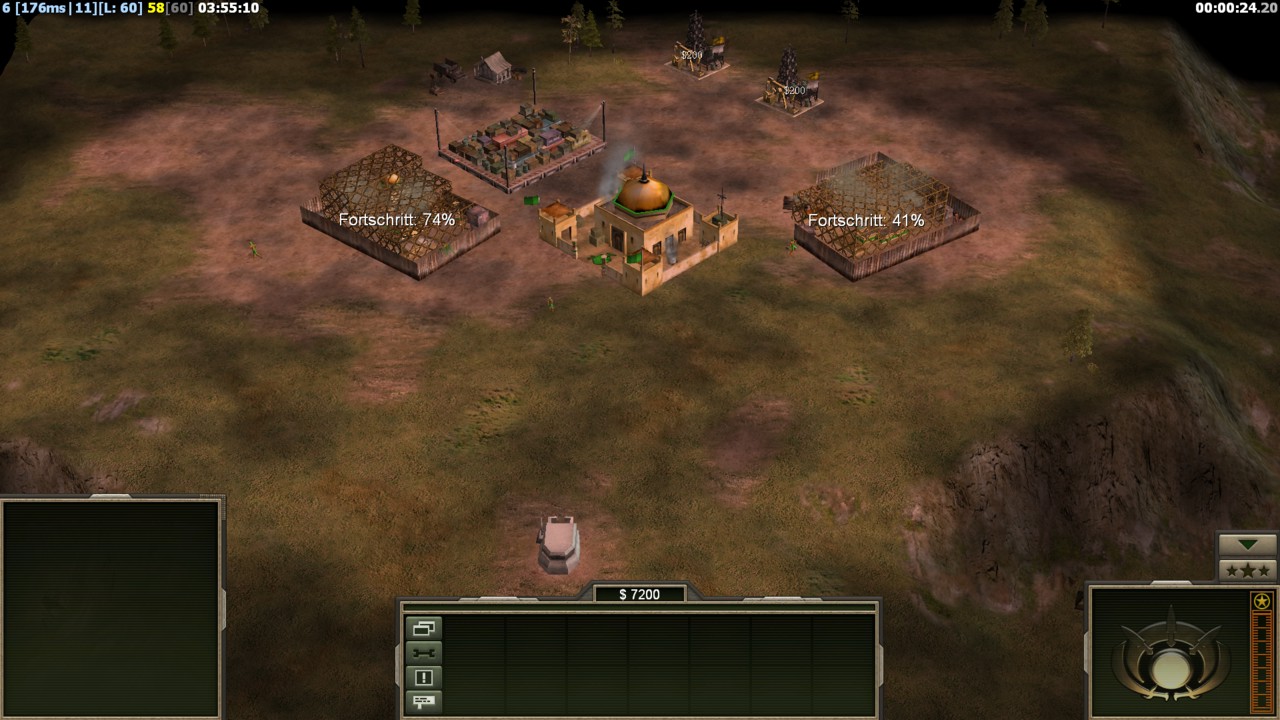Screen dimensions: 1280x720
Task: Open options with the overlapping windows button
Action: (x=423, y=629)
